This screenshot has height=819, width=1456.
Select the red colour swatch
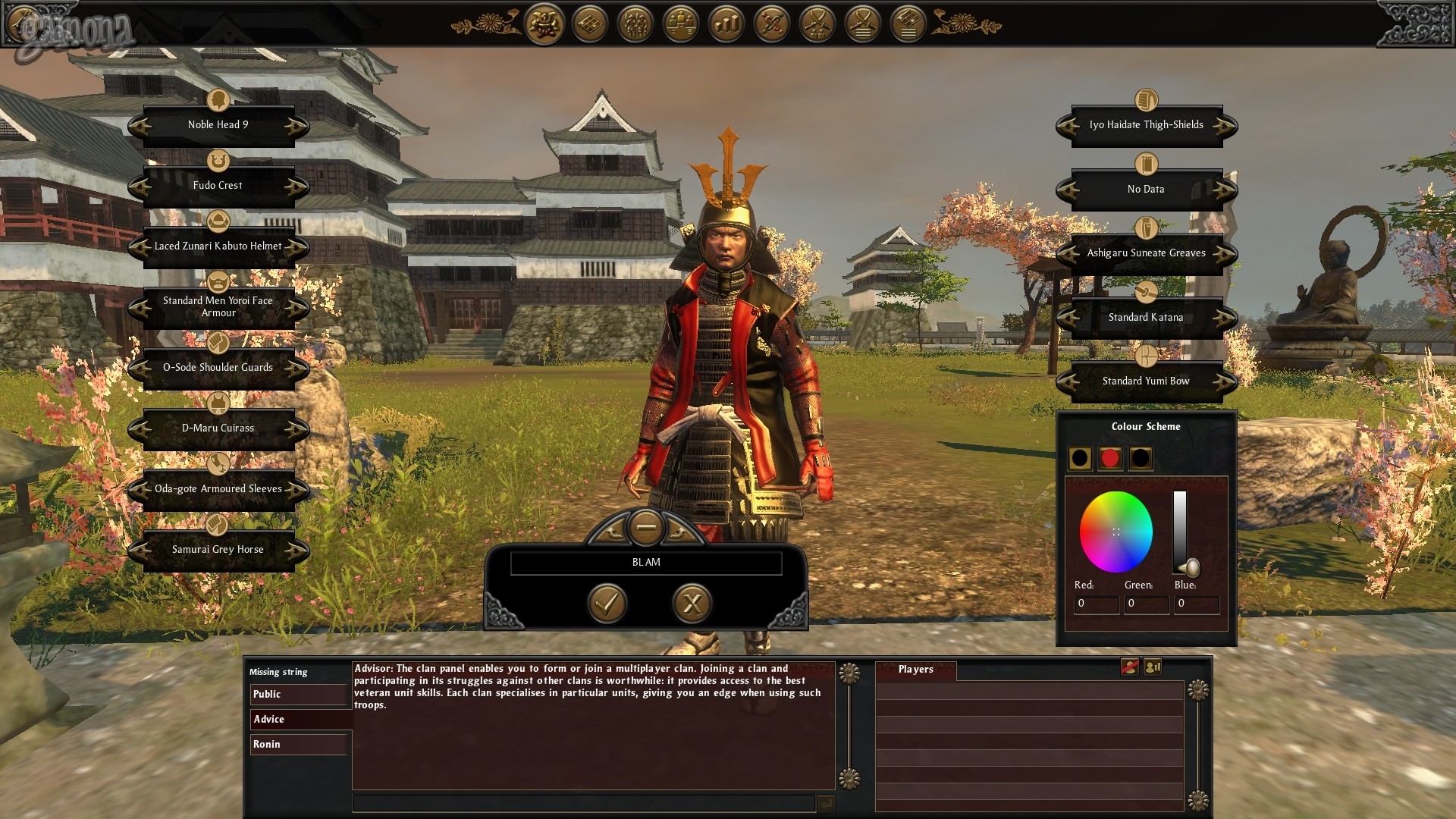click(x=1110, y=458)
